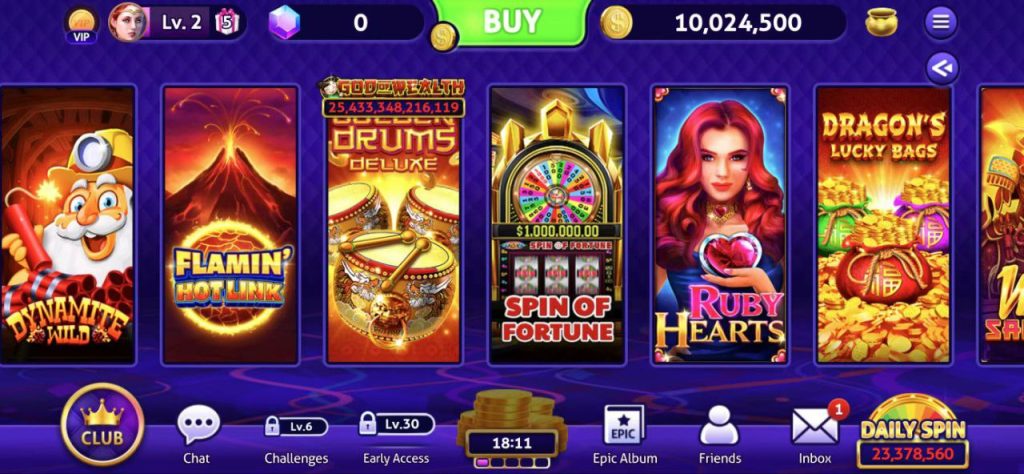Image resolution: width=1024 pixels, height=474 pixels.
Task: Open the golden pot icon
Action: (881, 22)
